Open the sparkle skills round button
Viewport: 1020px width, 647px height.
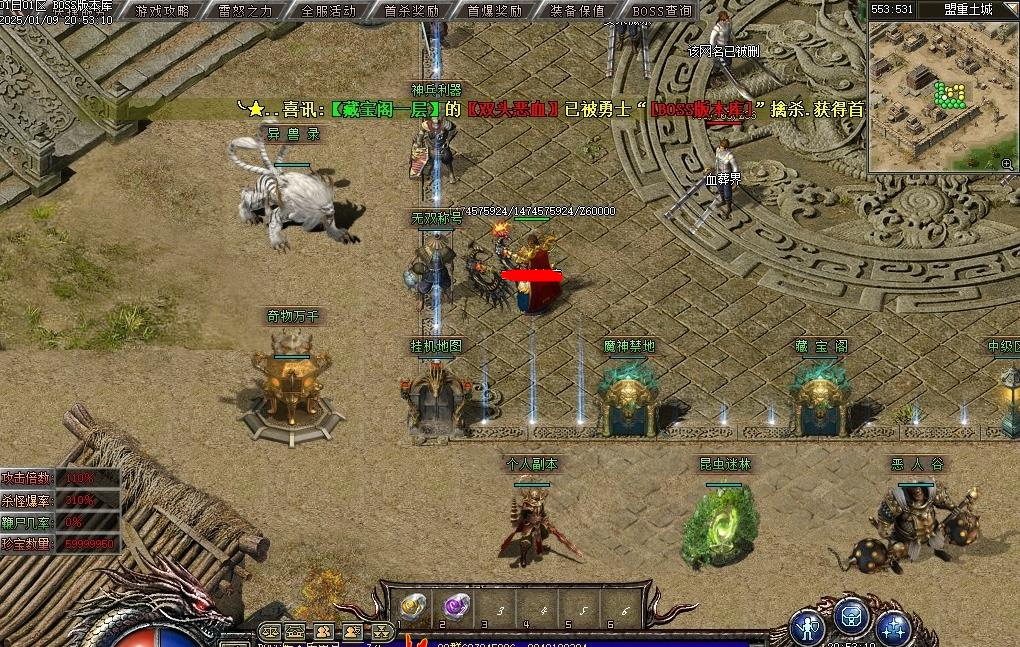point(893,627)
